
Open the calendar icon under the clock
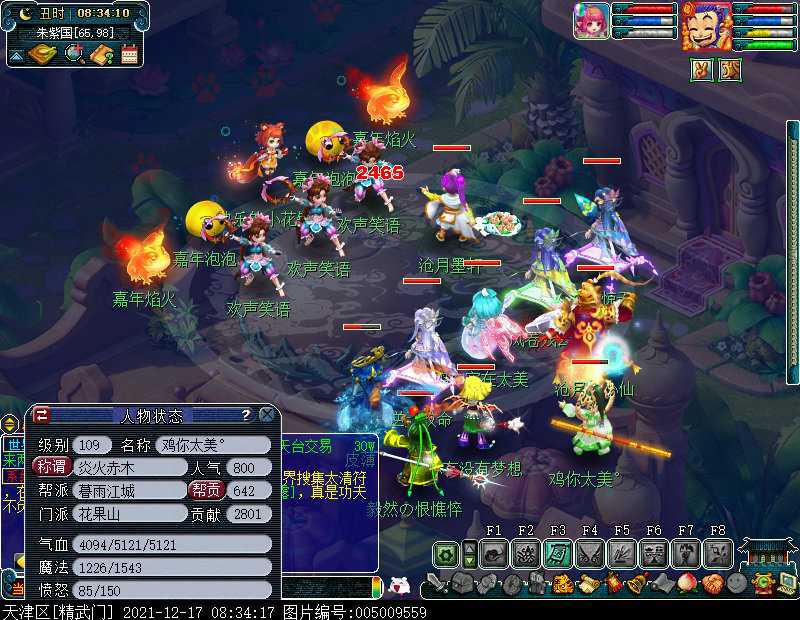[129, 54]
